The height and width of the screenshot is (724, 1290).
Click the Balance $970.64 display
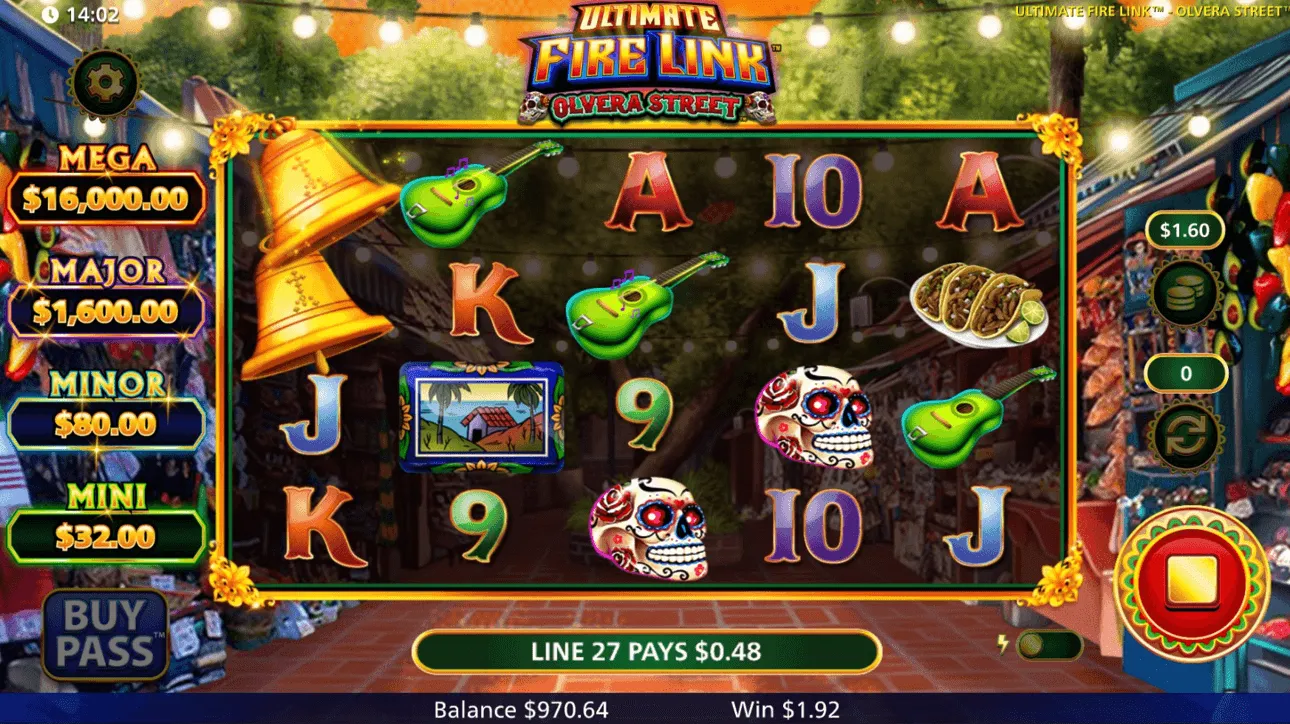pyautogui.click(x=518, y=710)
